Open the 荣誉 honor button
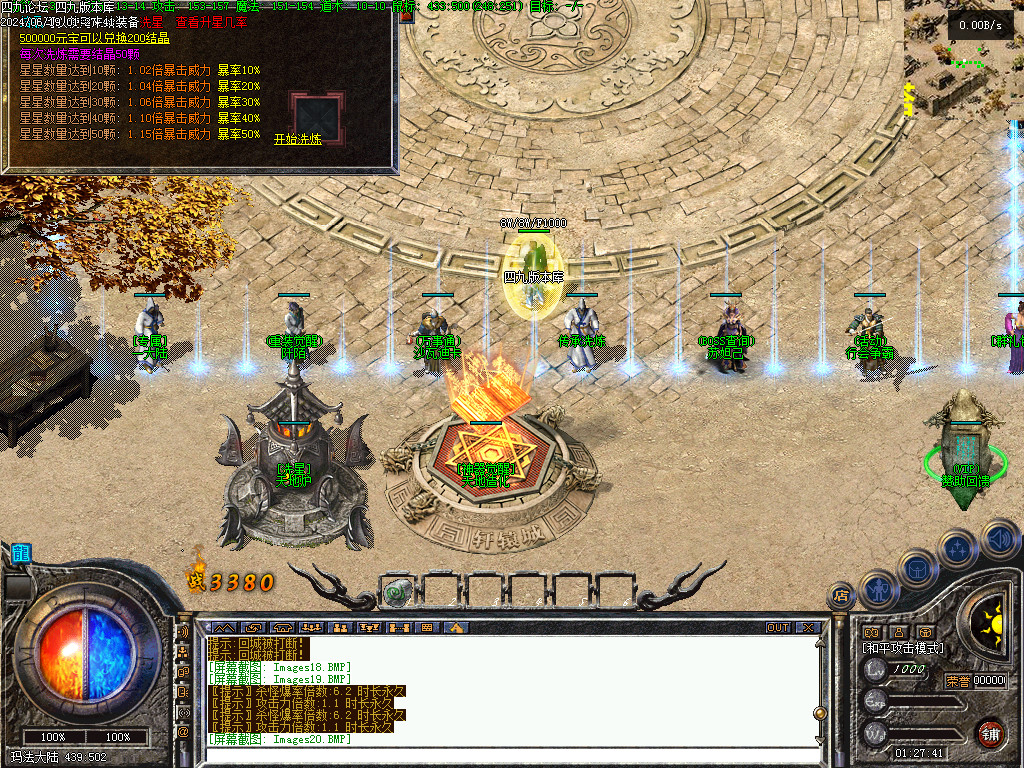Viewport: 1024px width, 768px height. click(x=957, y=681)
